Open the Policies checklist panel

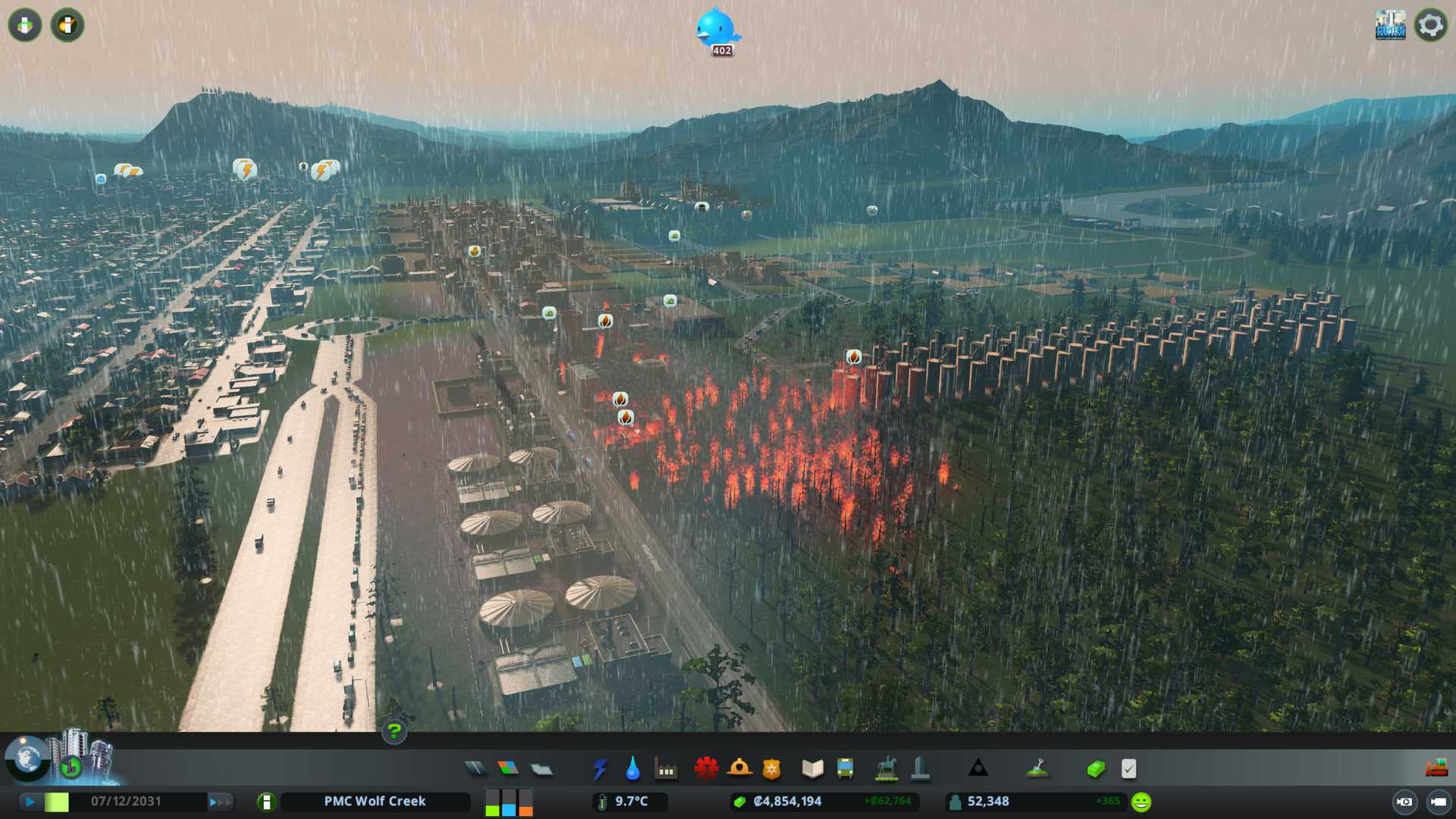1128,769
